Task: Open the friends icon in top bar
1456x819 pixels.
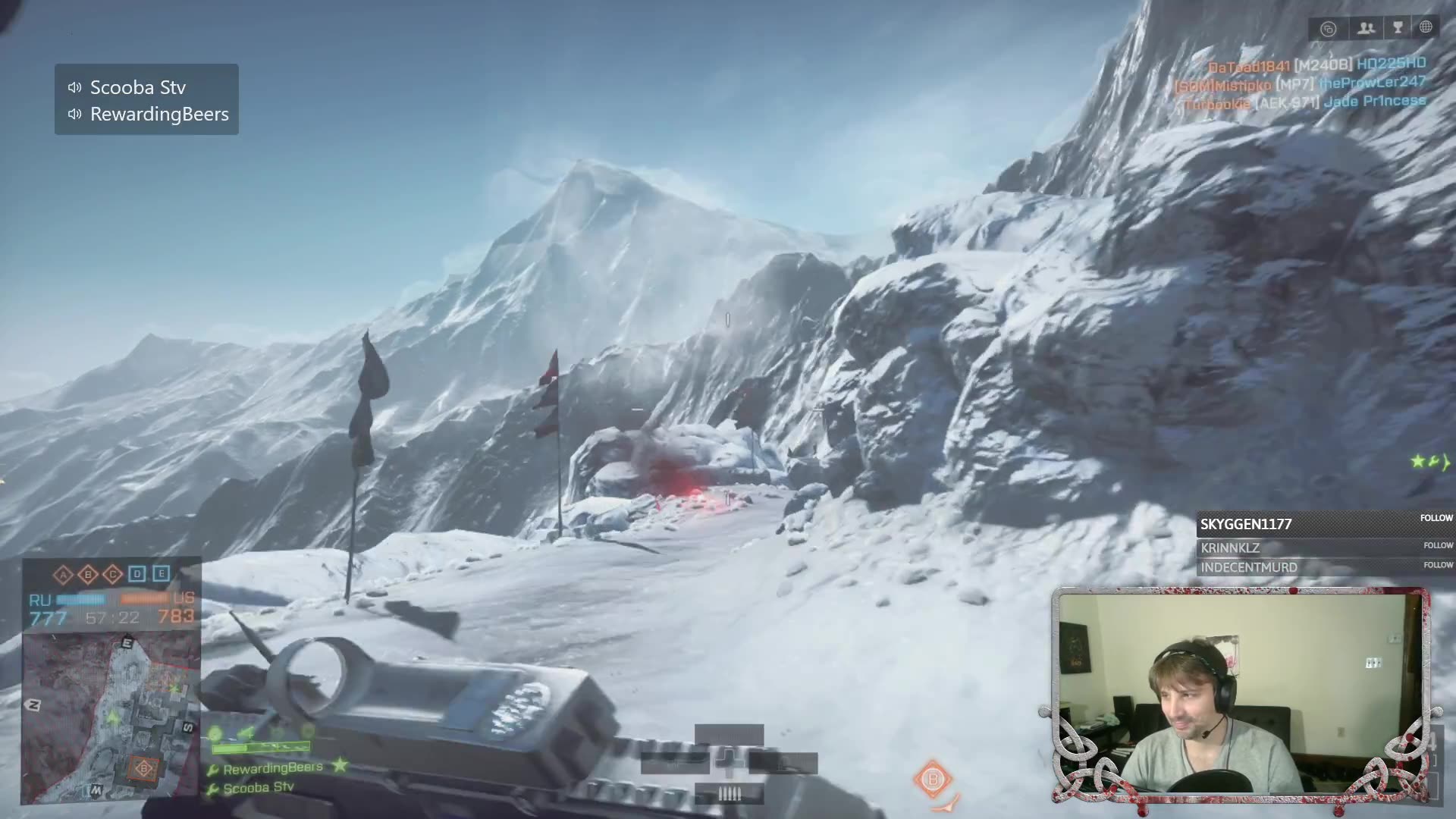Action: click(x=1366, y=28)
